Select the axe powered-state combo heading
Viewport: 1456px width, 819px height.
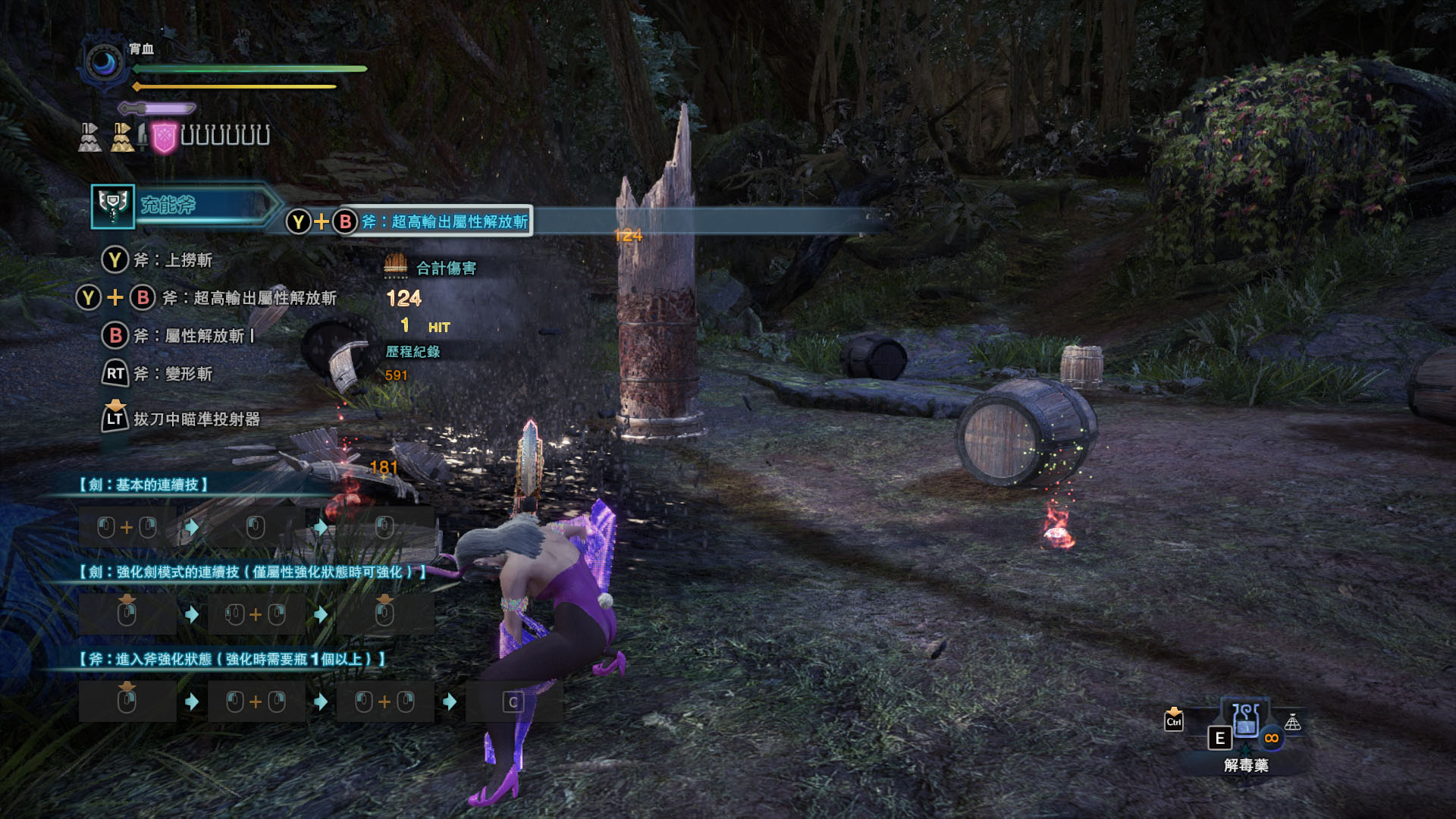point(233,659)
